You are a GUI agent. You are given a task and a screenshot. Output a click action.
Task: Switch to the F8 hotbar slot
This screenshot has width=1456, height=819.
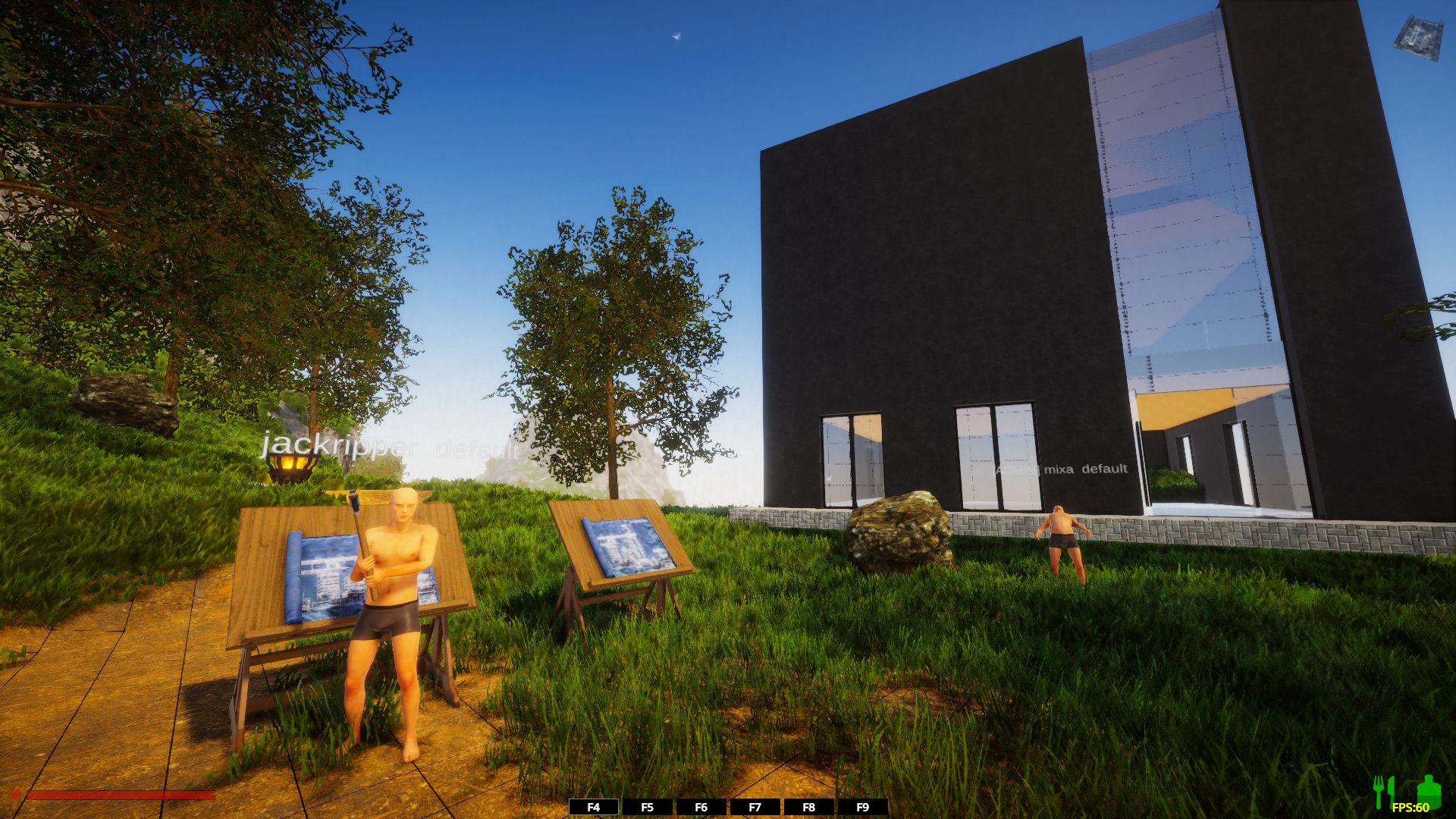point(808,808)
